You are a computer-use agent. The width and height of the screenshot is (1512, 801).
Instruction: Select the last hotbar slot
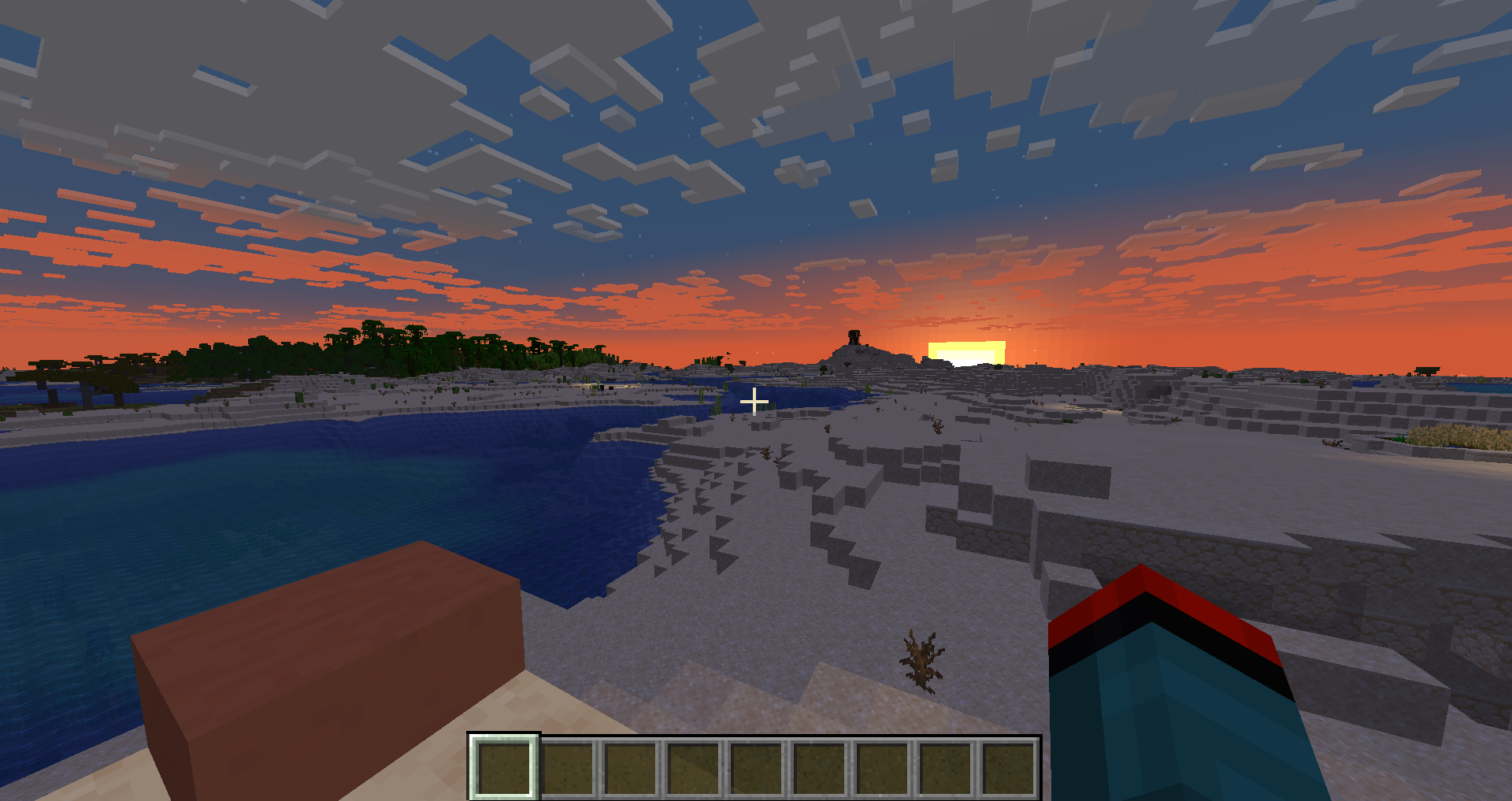[x=1008, y=769]
